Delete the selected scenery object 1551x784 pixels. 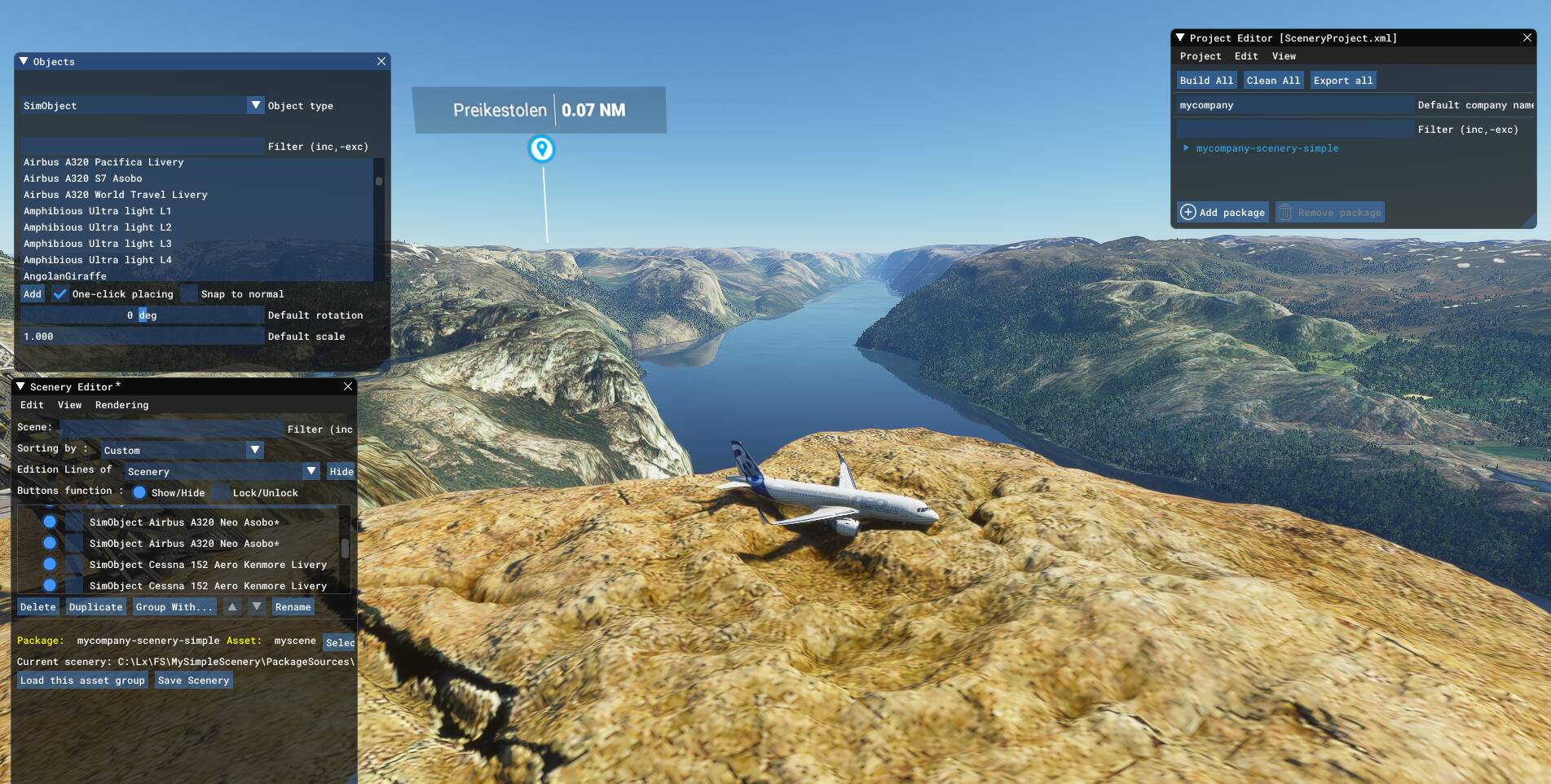click(x=37, y=607)
